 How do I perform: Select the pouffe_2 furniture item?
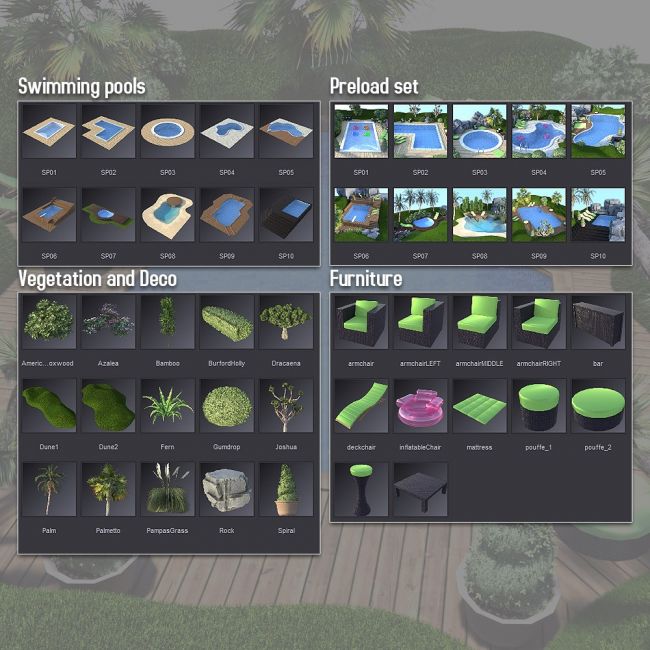598,406
